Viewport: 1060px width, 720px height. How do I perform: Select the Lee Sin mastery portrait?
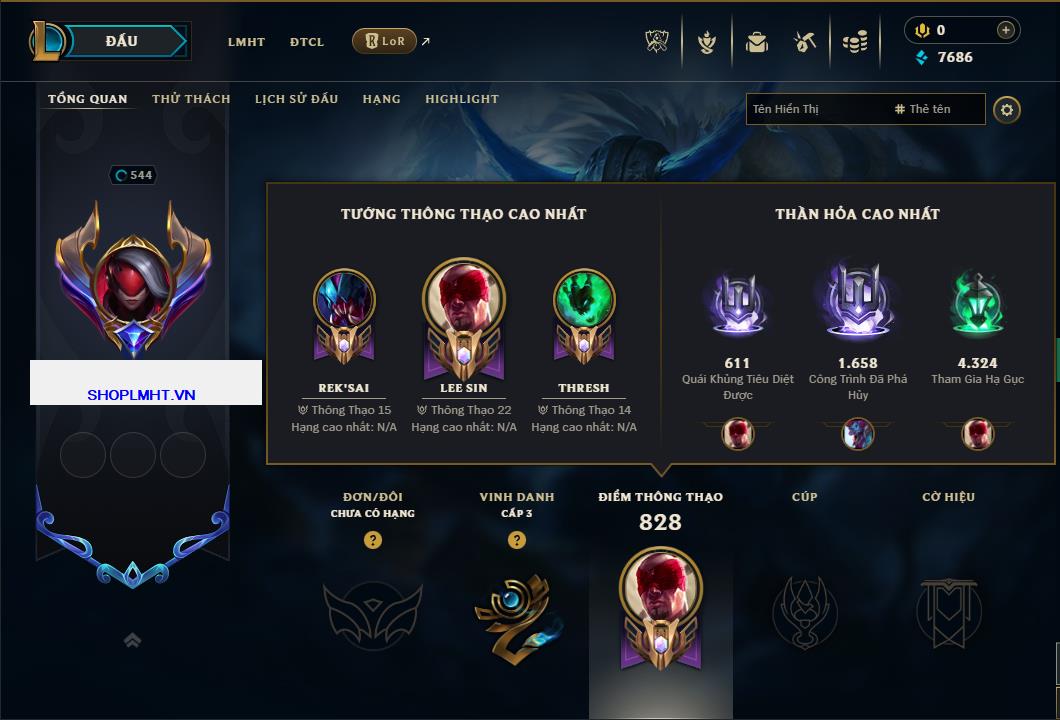464,299
